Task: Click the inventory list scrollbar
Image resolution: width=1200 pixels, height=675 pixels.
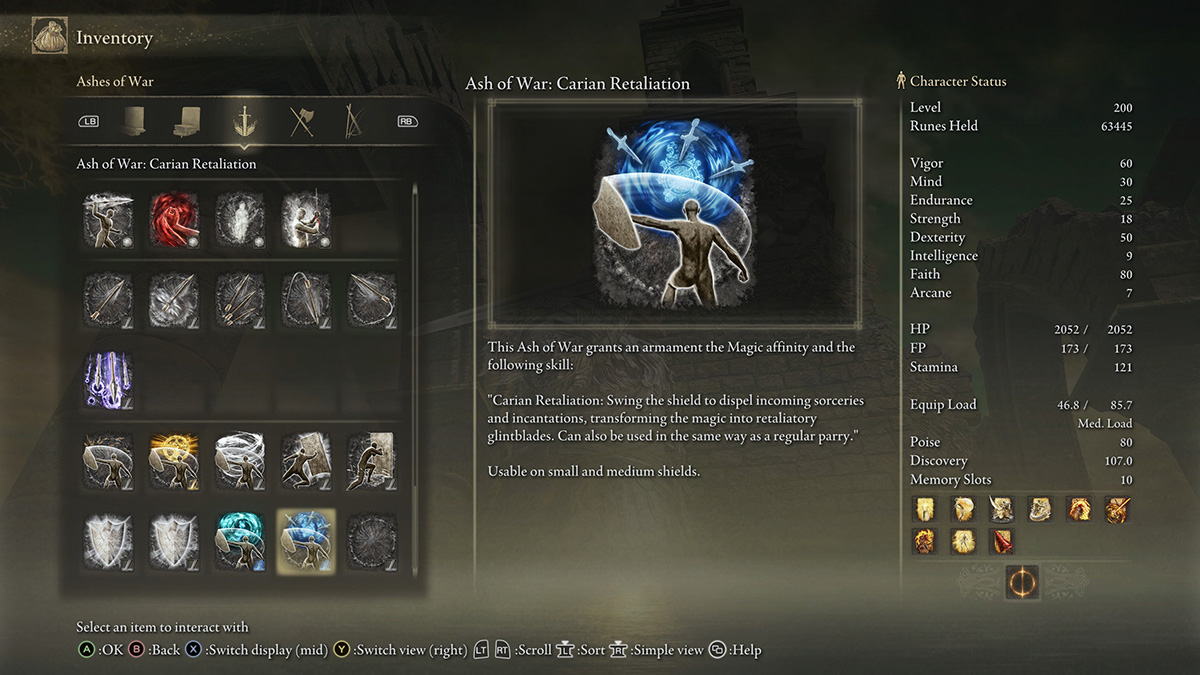Action: (x=415, y=380)
